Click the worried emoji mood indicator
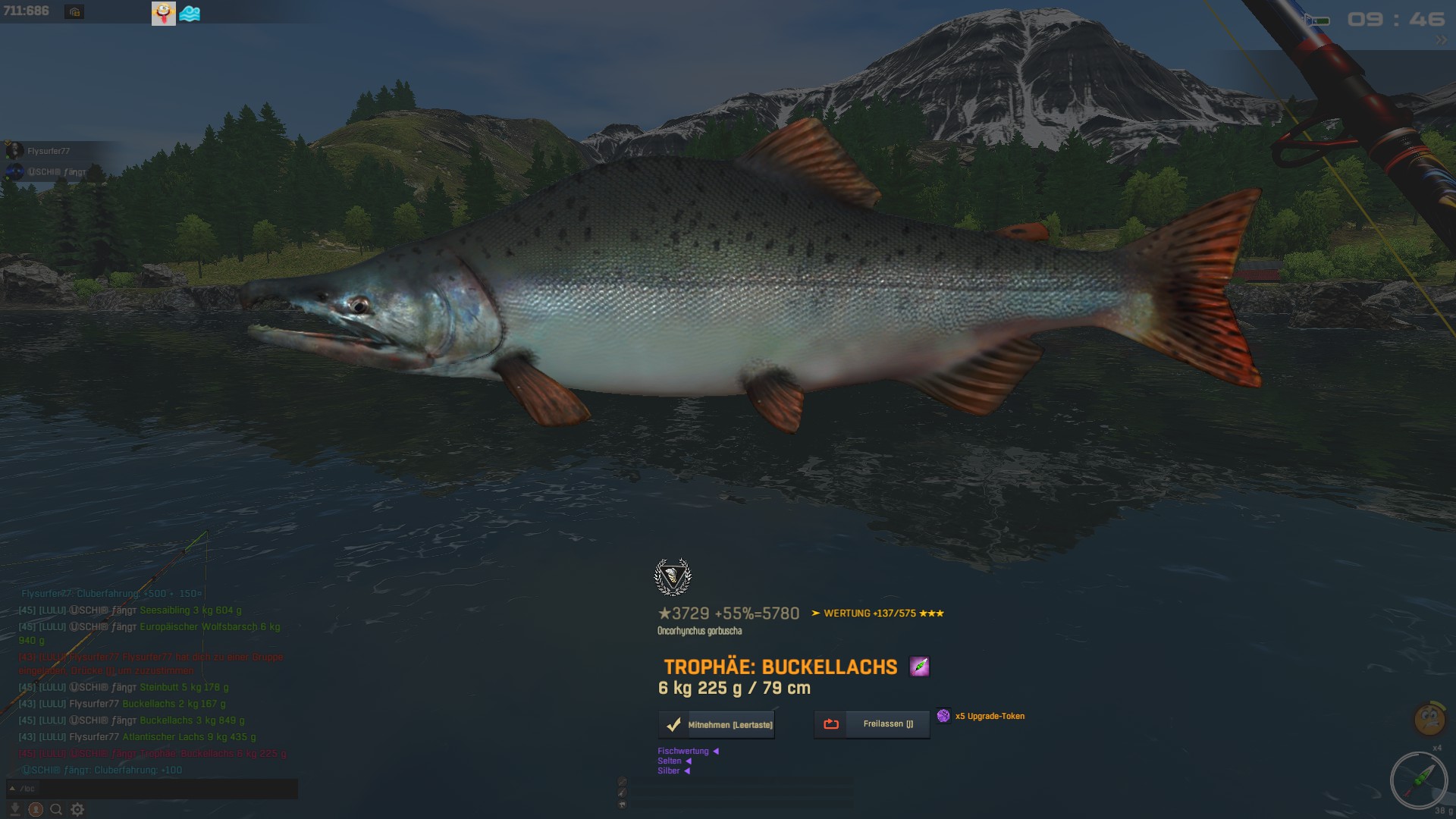The image size is (1456, 819). pyautogui.click(x=1429, y=718)
